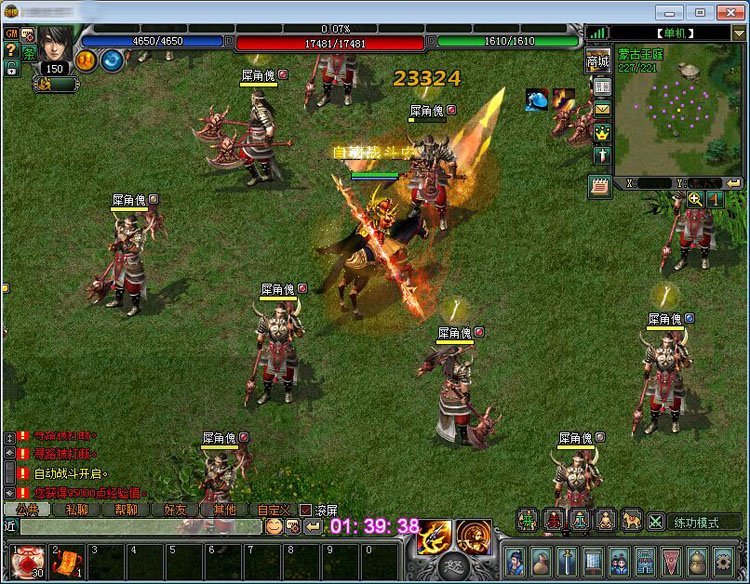Click the chat text input box
Screen dimensions: 750x584
pos(140,526)
